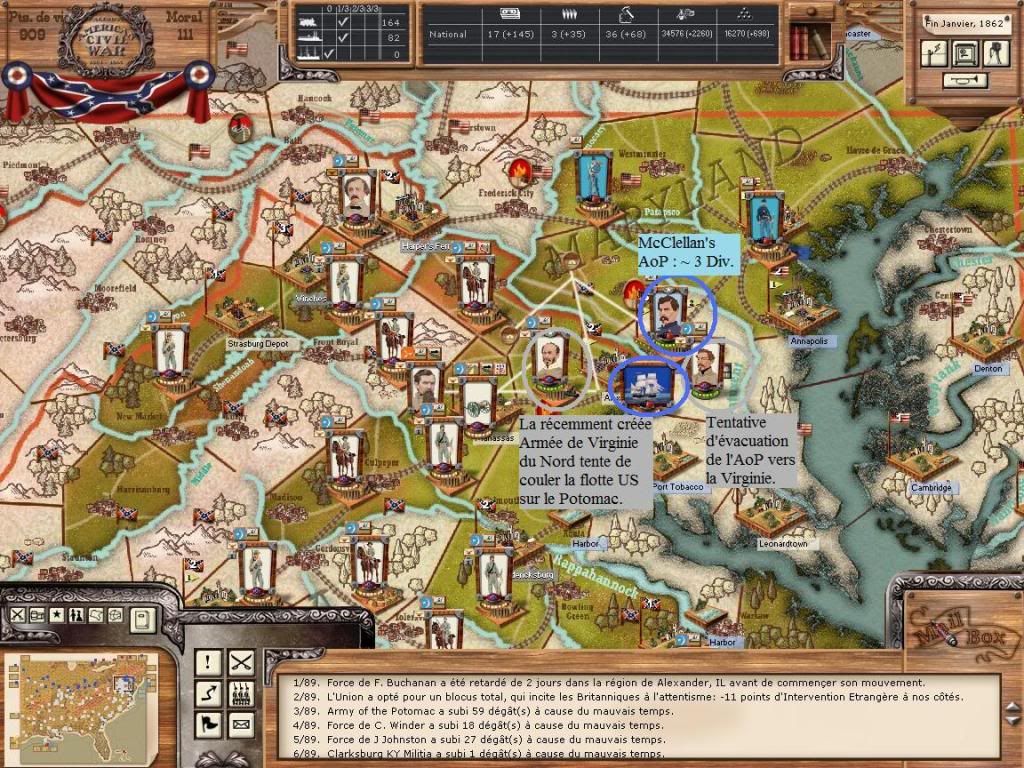Select the US fleet ship unit
Screen dimensions: 1024x768
tap(649, 381)
